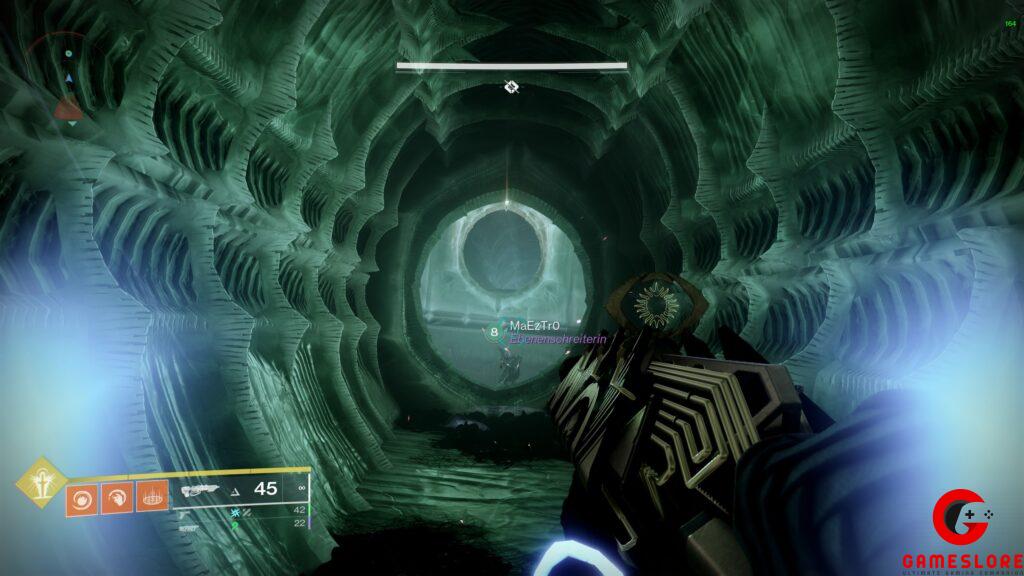
Task: Click the objective marker below the white bar
Action: coord(511,88)
